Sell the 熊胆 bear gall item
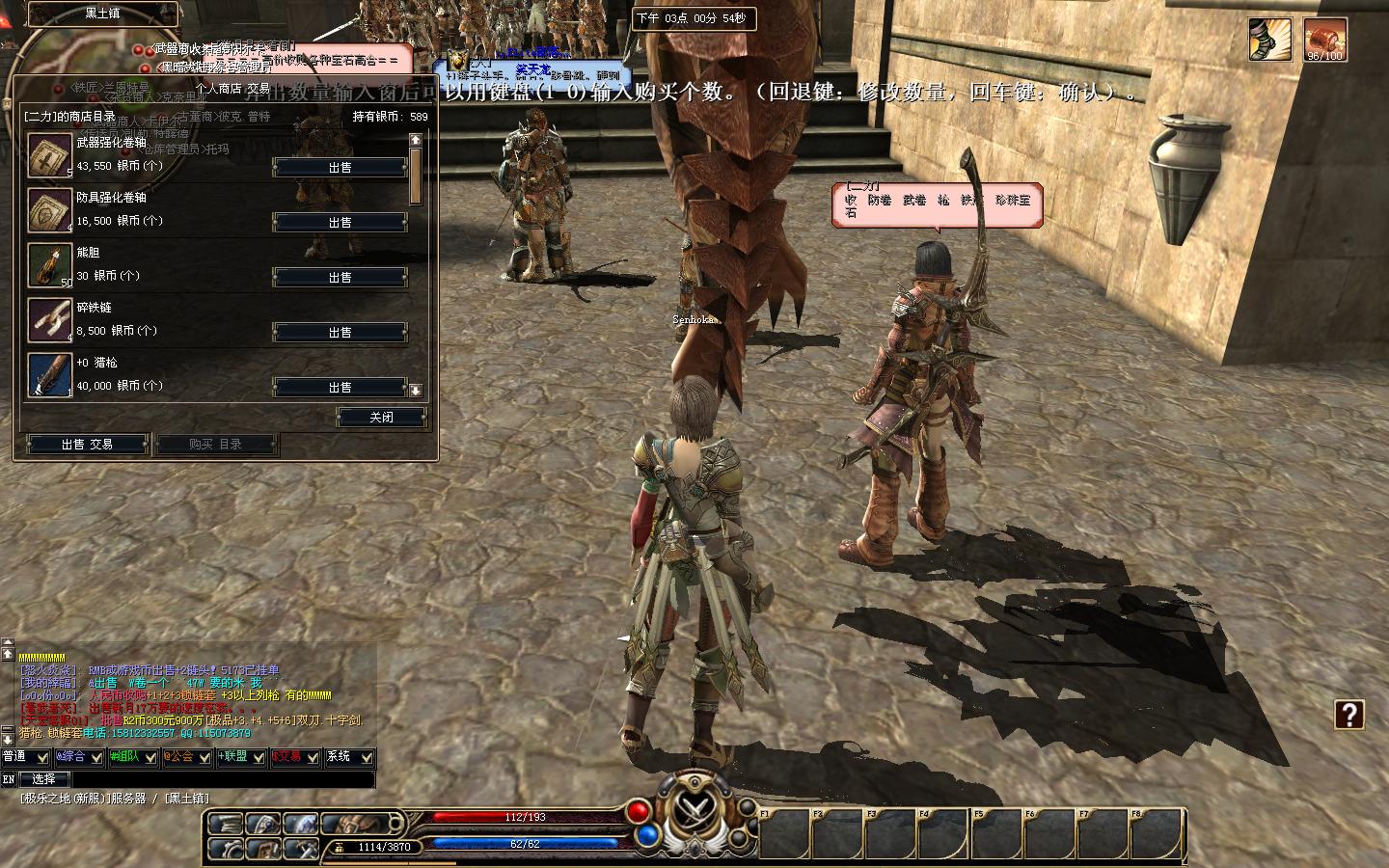 (340, 277)
